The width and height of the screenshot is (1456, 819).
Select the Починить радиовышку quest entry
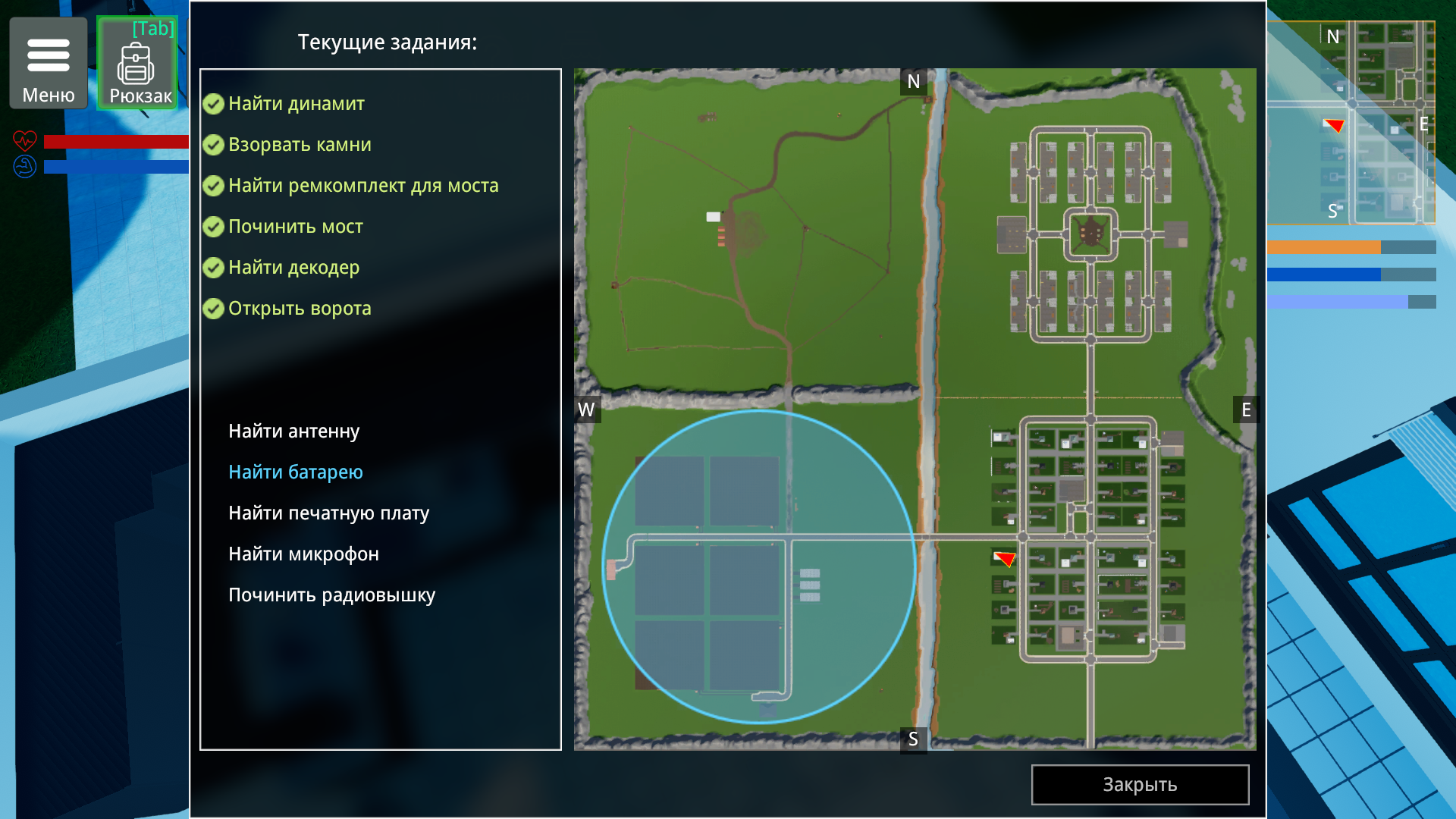332,595
